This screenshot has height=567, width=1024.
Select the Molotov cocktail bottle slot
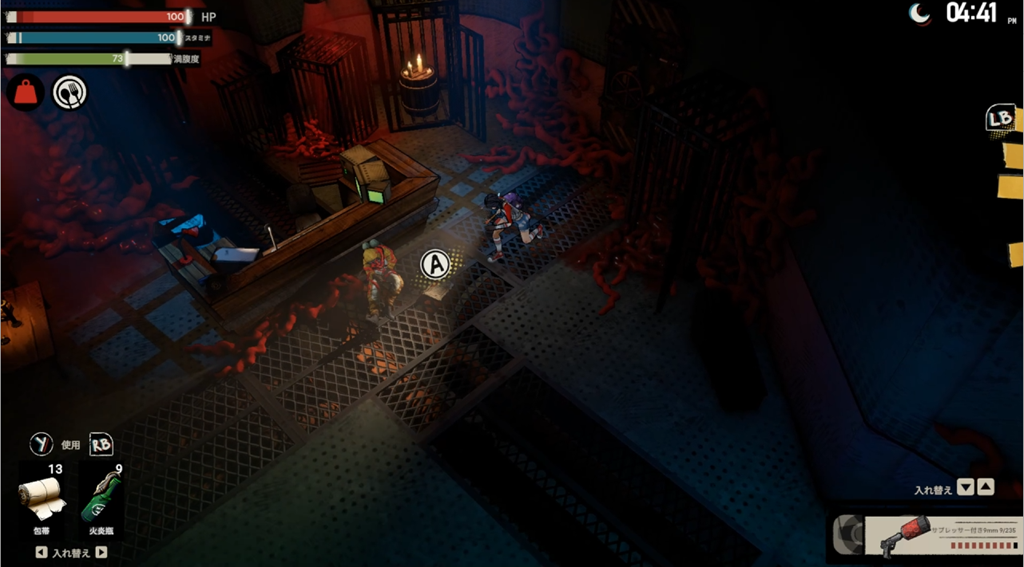[102, 495]
